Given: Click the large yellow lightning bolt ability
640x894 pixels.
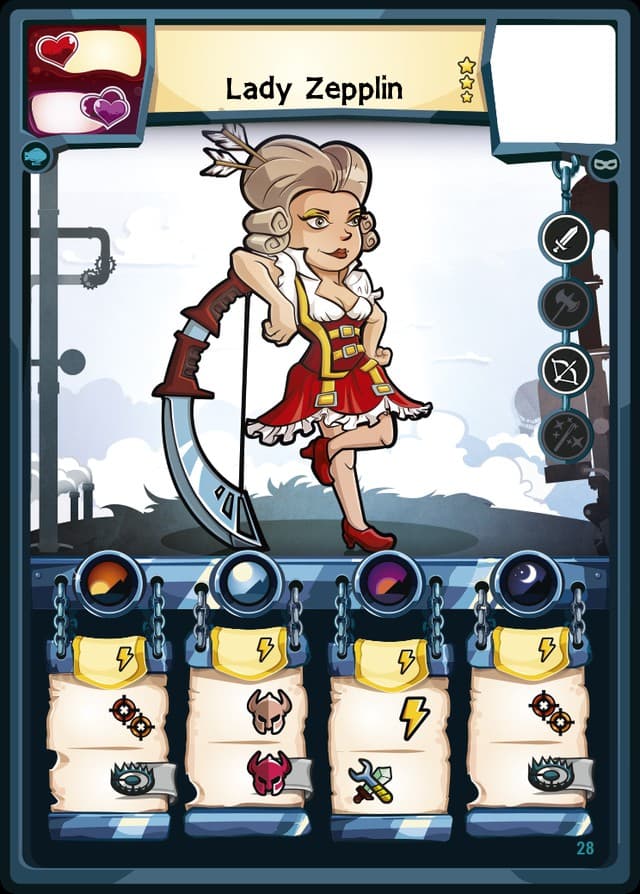Looking at the screenshot, I should [414, 717].
